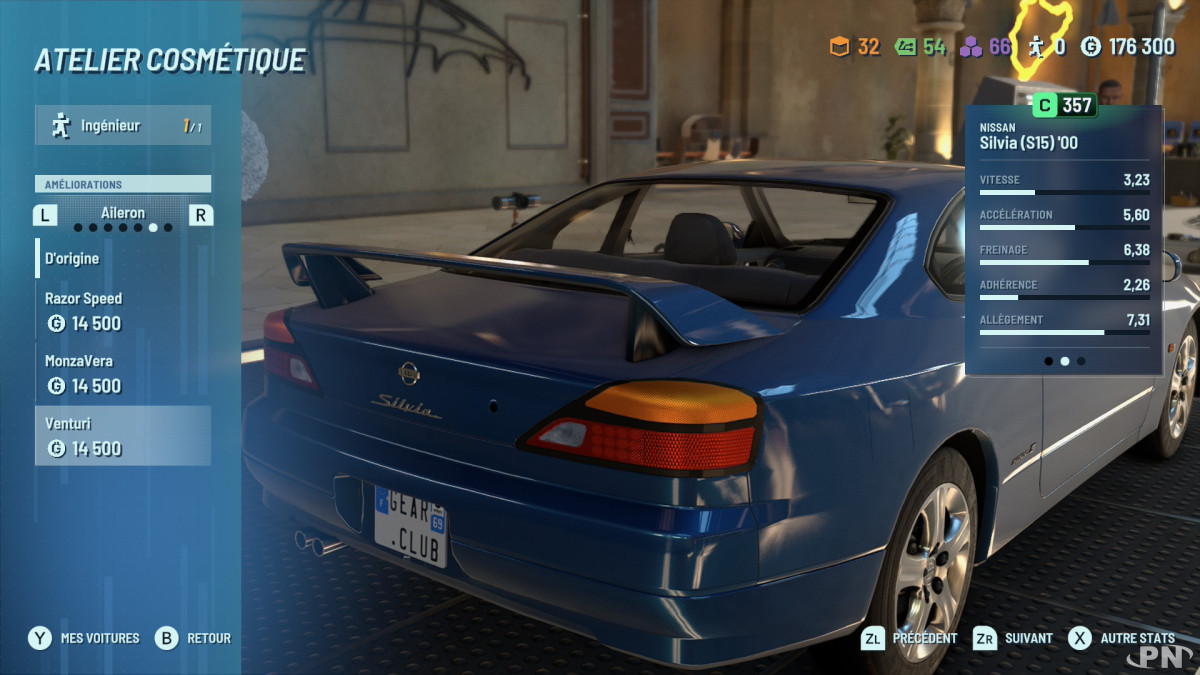This screenshot has height=675, width=1200.
Task: Choose the Razor Speed spoiler
Action: click(122, 311)
